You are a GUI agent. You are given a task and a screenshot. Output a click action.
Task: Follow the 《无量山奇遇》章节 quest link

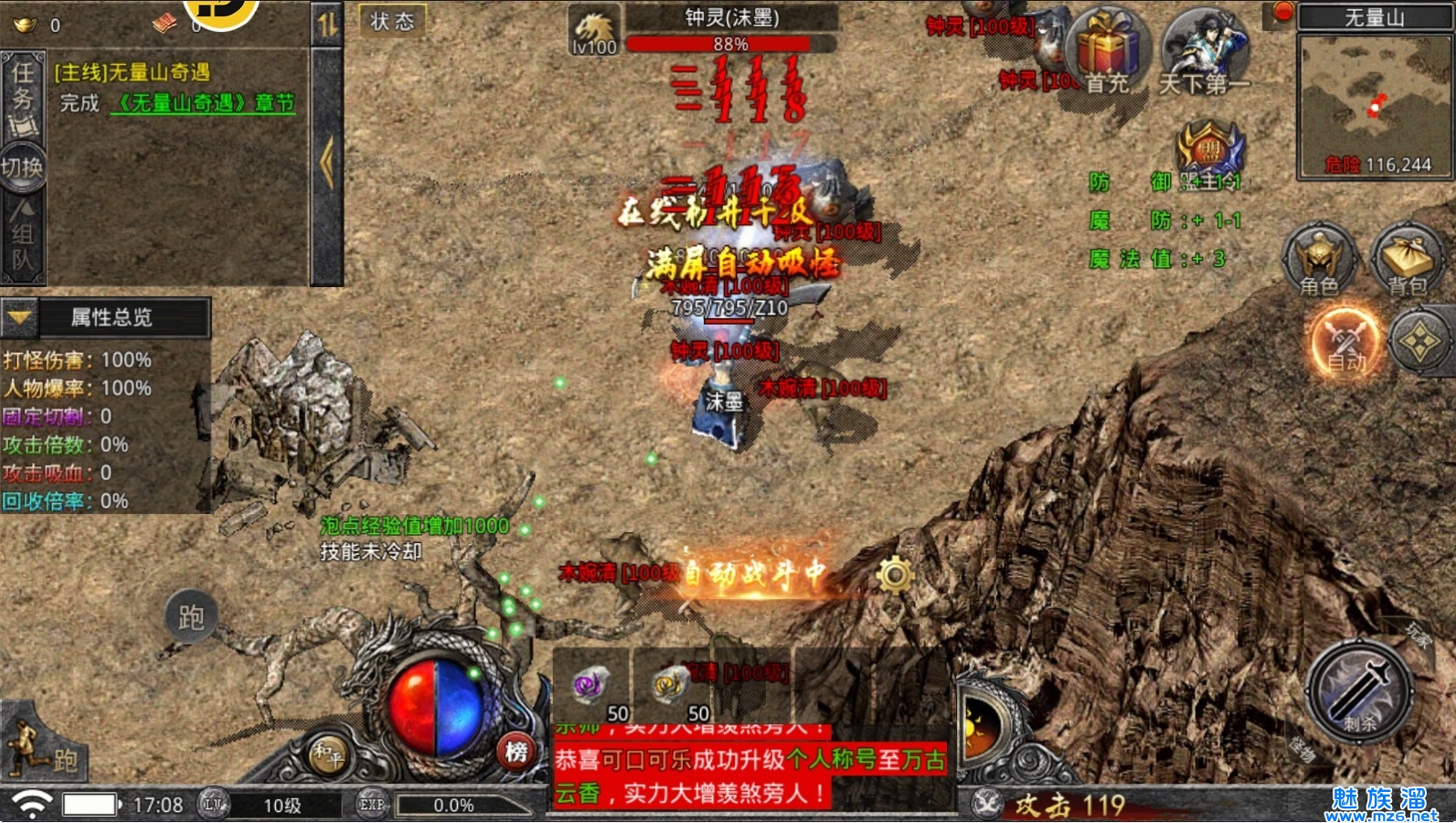203,103
